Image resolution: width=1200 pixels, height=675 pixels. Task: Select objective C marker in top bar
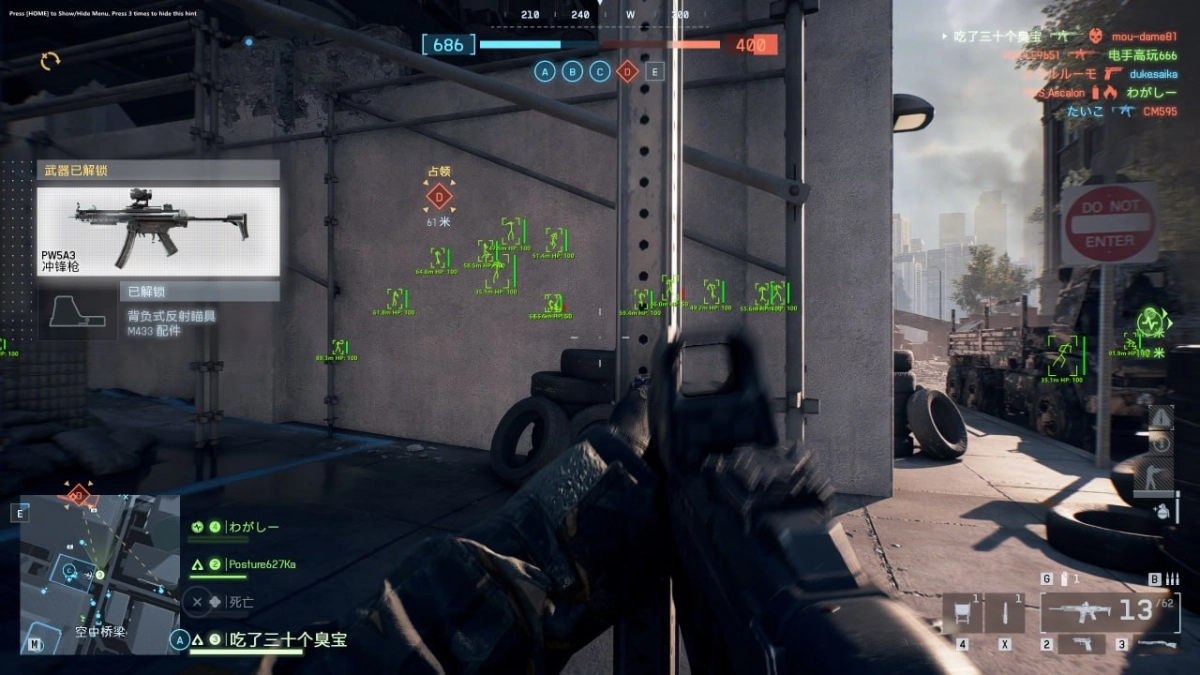600,71
